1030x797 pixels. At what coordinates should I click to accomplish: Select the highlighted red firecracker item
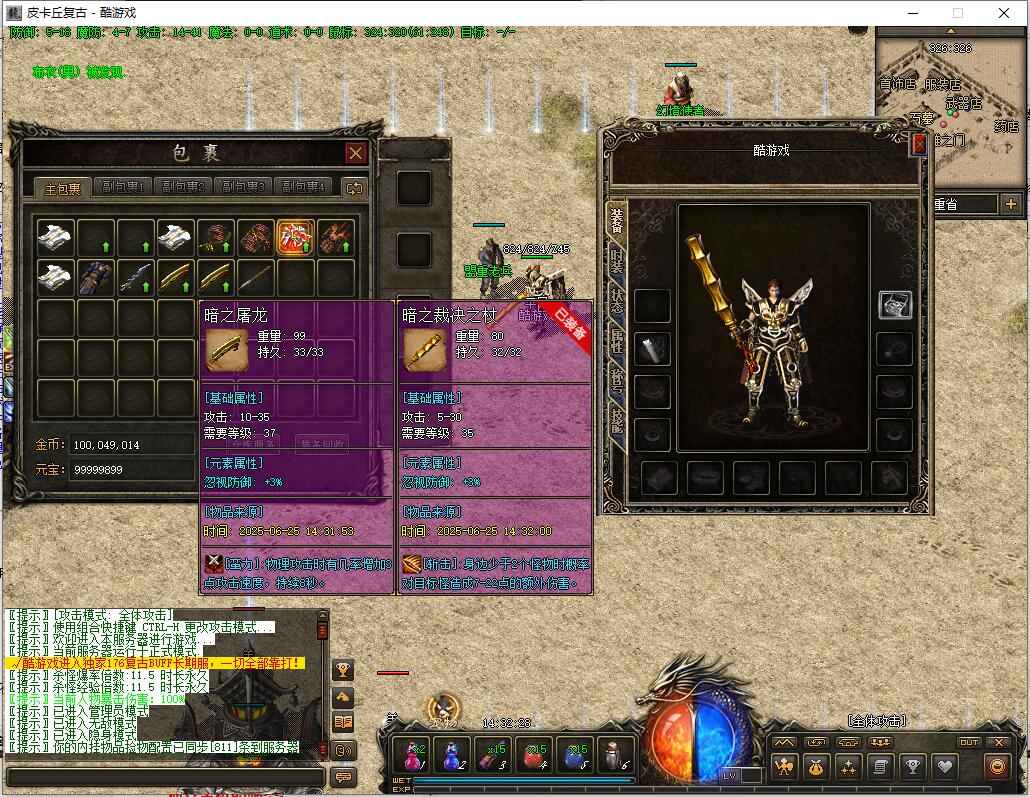296,239
